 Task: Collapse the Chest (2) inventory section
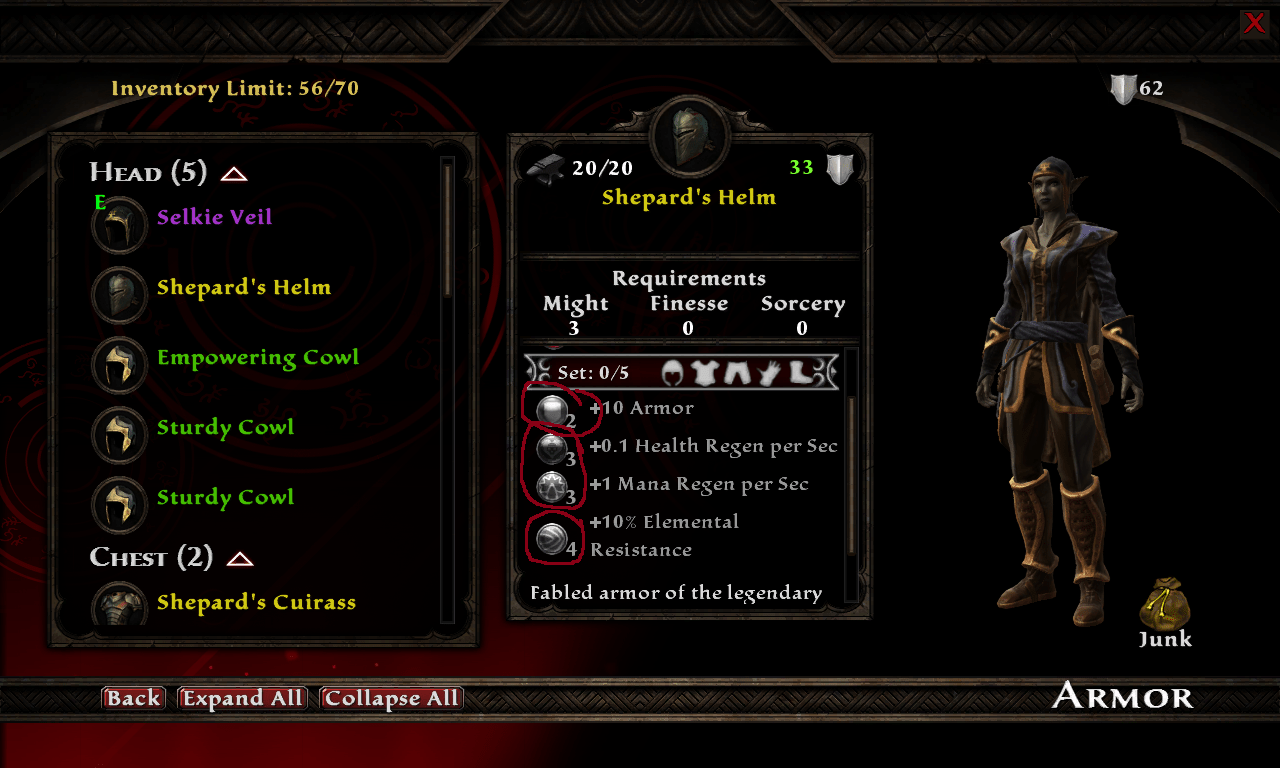[239, 557]
